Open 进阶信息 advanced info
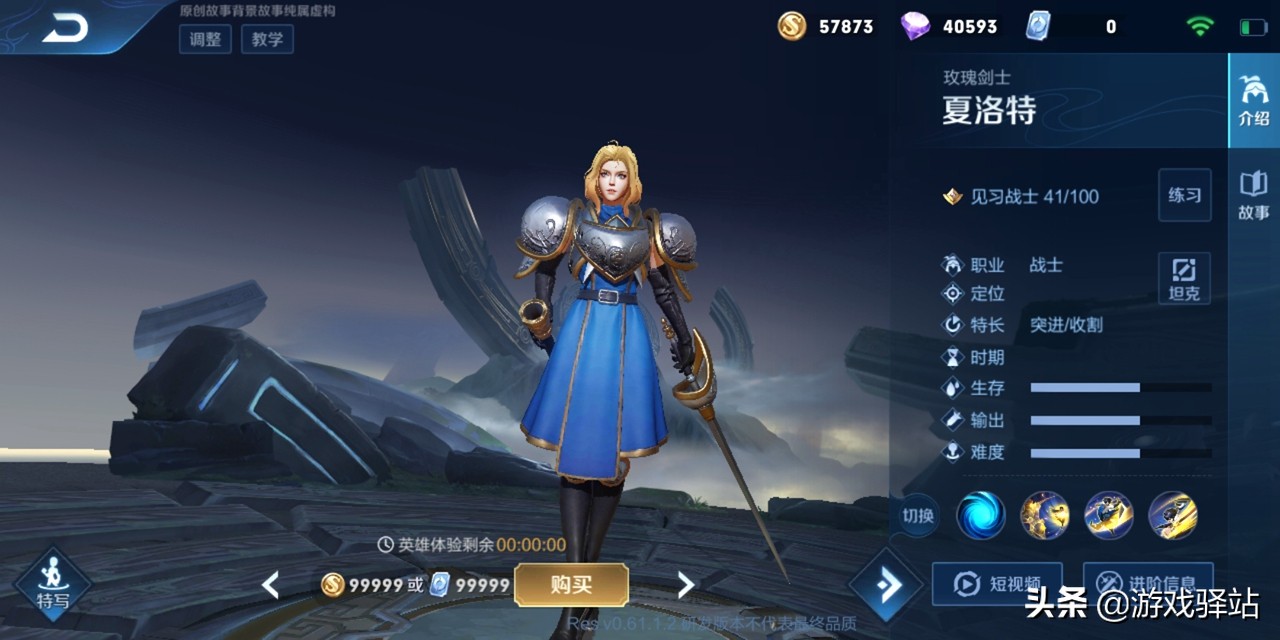Image resolution: width=1280 pixels, height=640 pixels. pos(1148,583)
